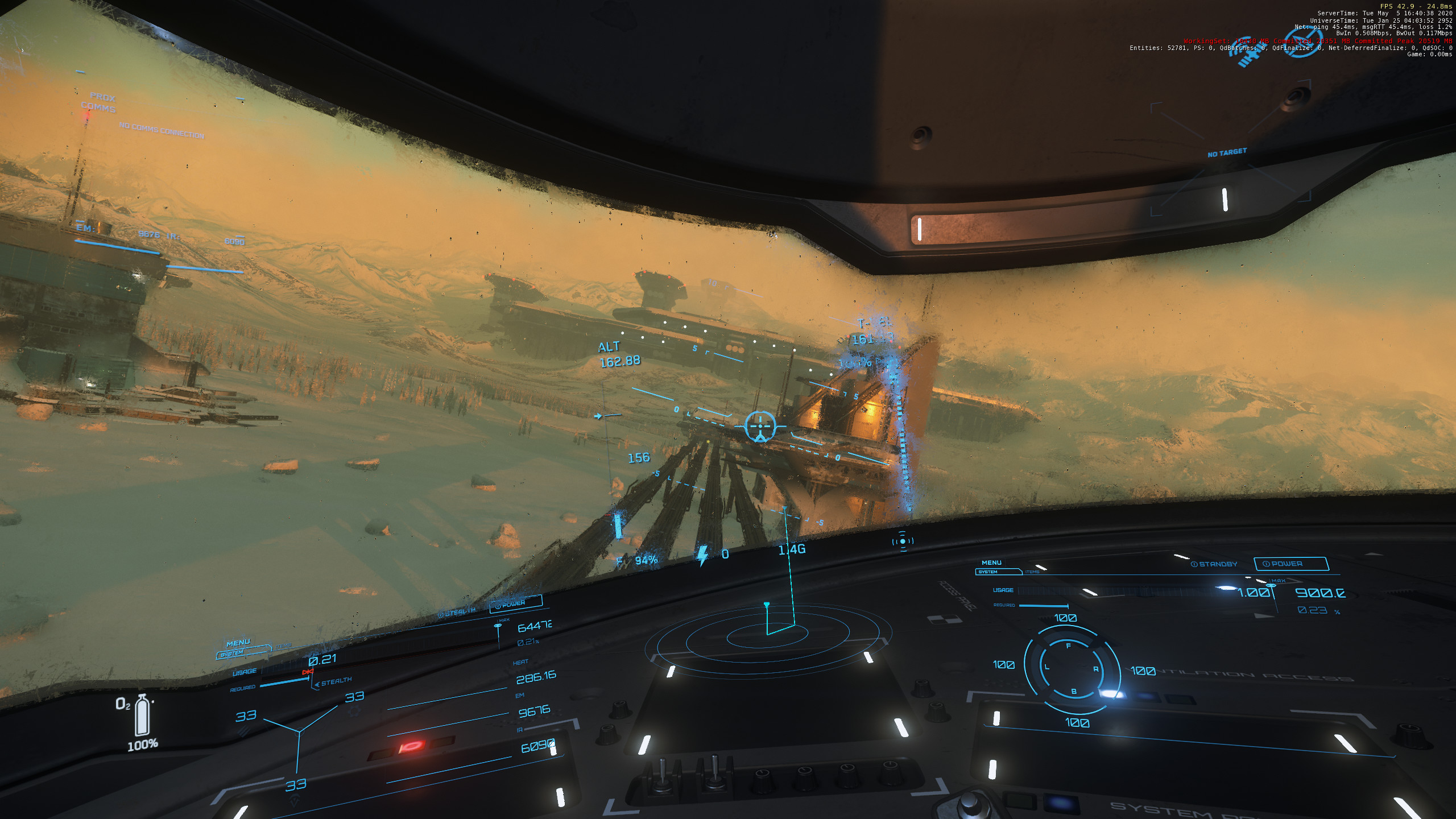Viewport: 1456px width, 819px height.
Task: Click the center of the power triangle
Action: [300, 731]
